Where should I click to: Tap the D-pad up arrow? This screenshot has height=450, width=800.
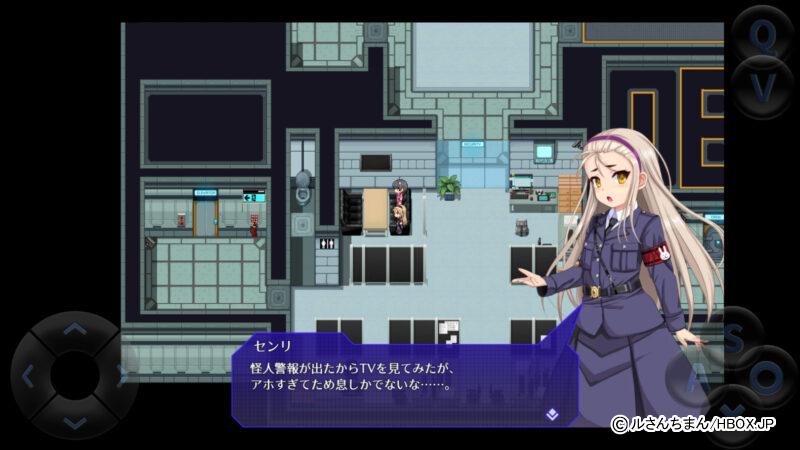(75, 329)
